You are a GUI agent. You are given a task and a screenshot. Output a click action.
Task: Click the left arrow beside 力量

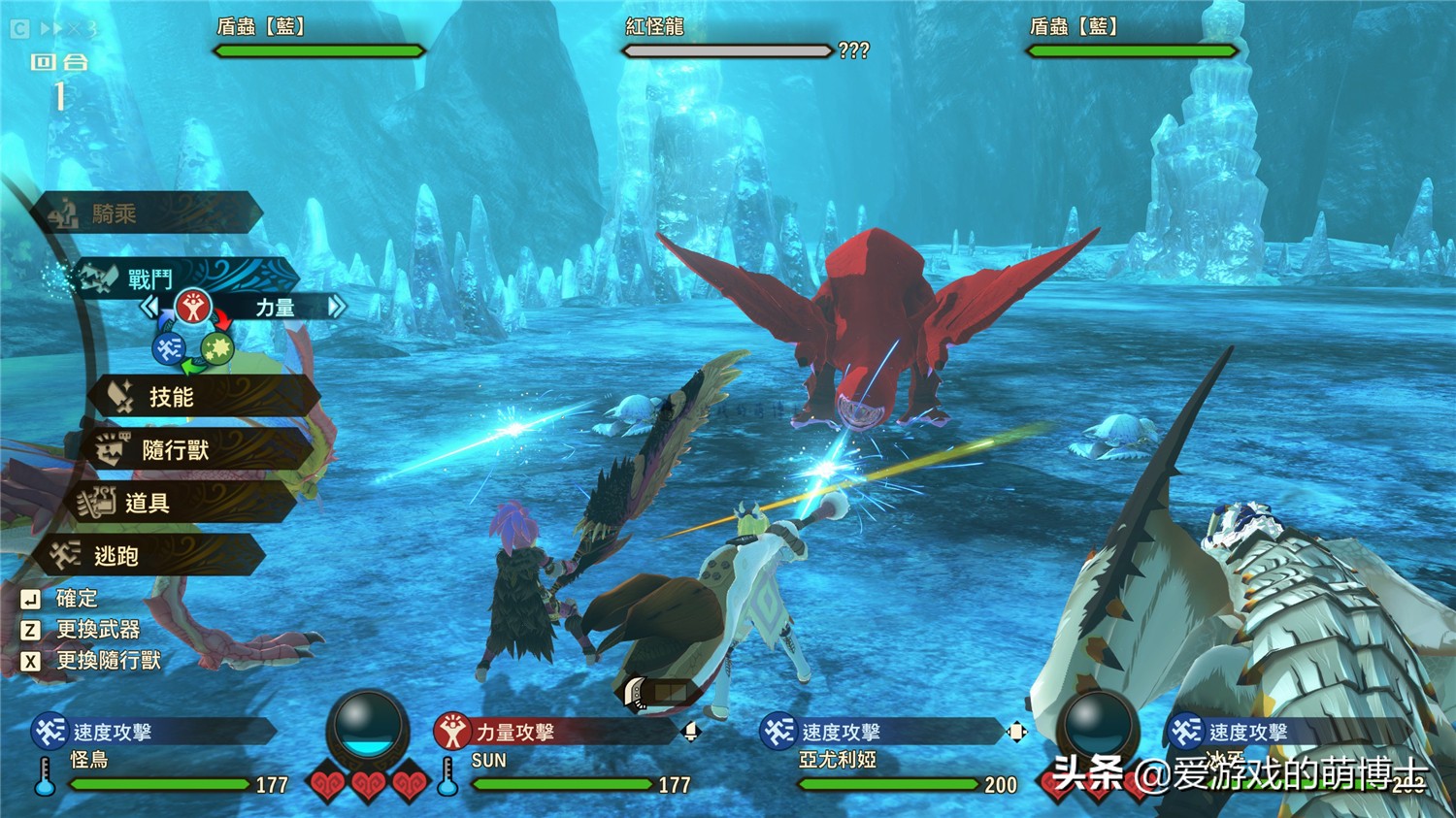click(x=150, y=308)
